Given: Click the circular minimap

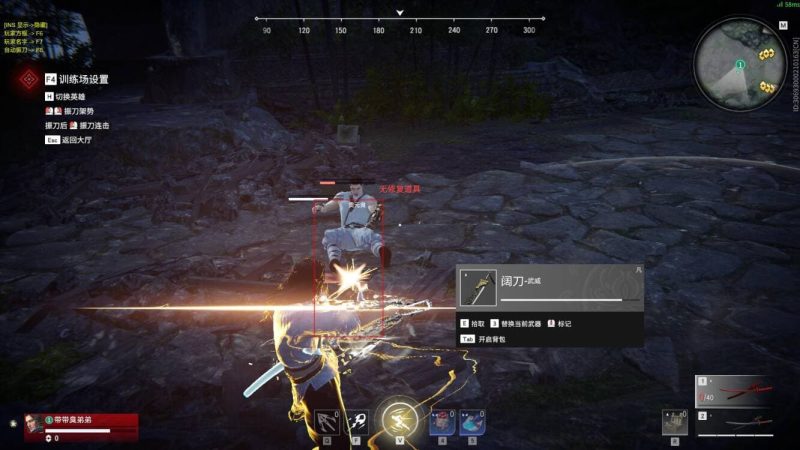Looking at the screenshot, I should tap(743, 65).
